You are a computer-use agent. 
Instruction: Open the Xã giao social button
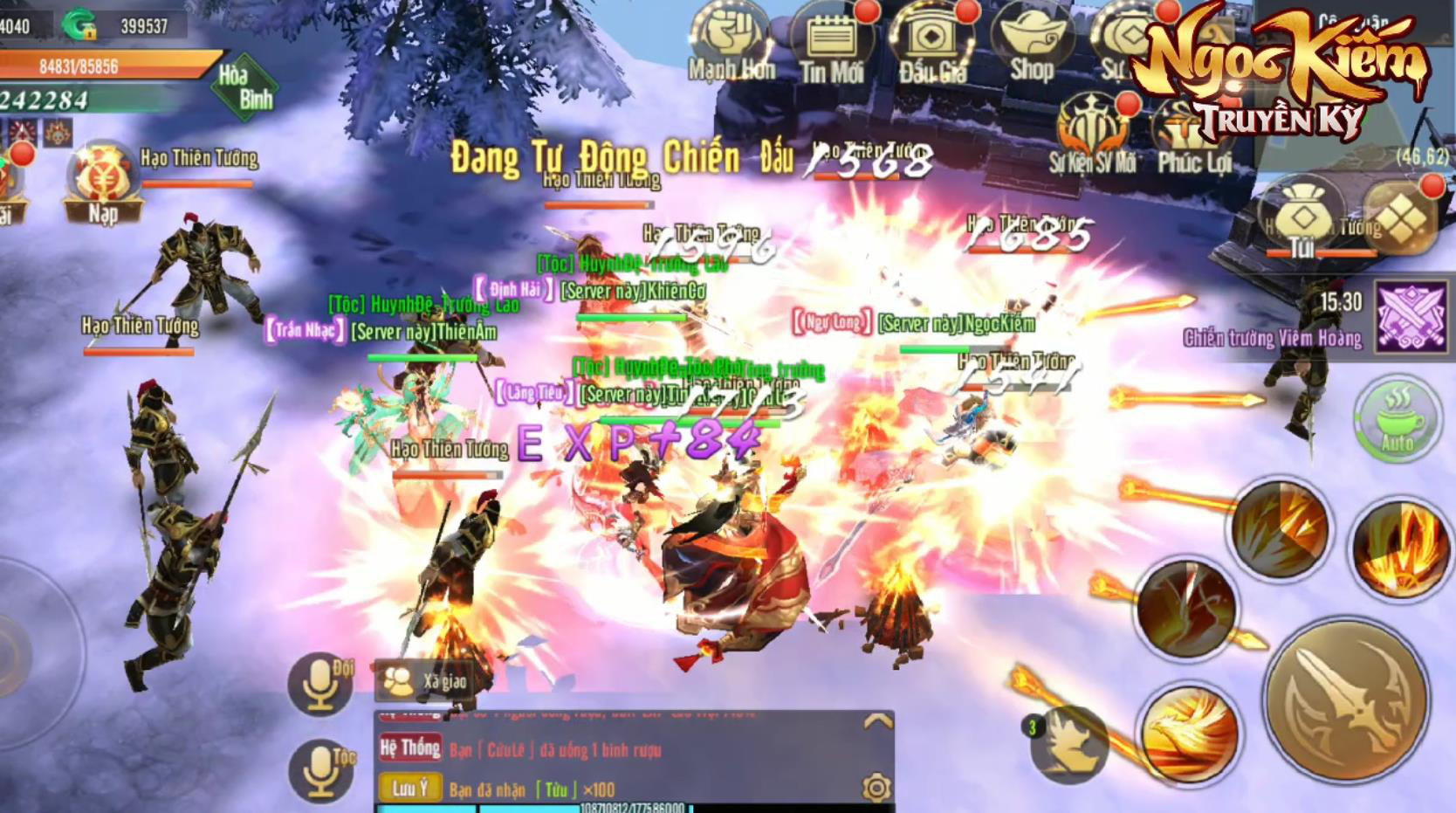[425, 681]
